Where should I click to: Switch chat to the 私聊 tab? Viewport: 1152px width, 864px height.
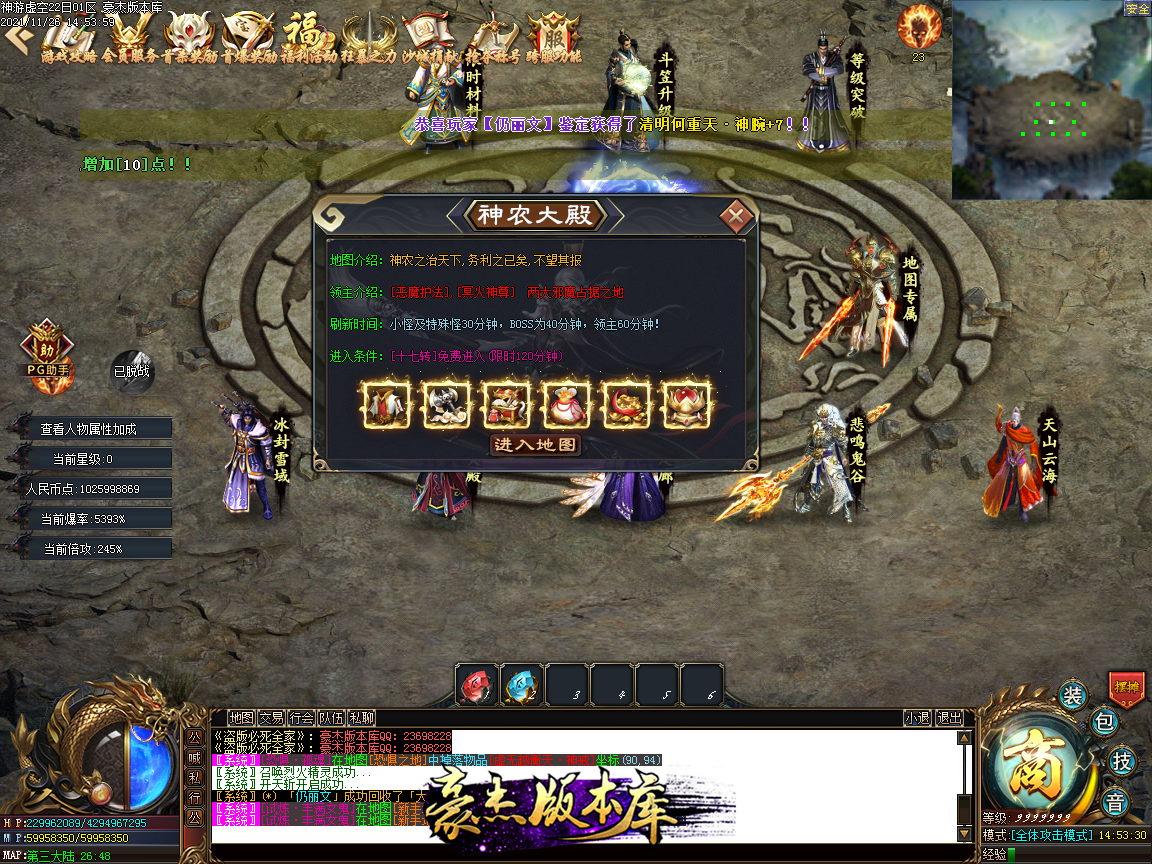362,717
